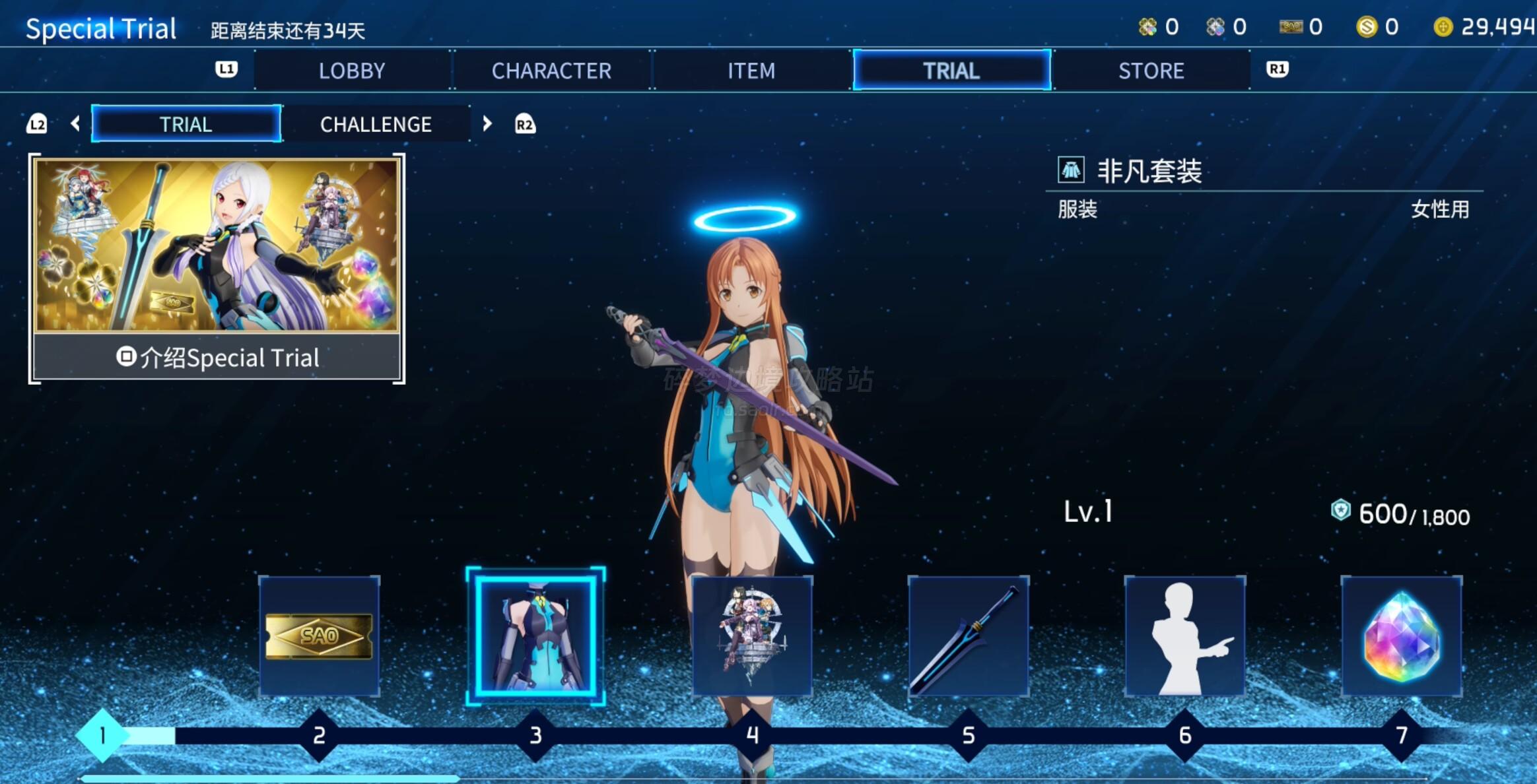
Task: Select the TRIAL top menu tab
Action: [x=951, y=71]
